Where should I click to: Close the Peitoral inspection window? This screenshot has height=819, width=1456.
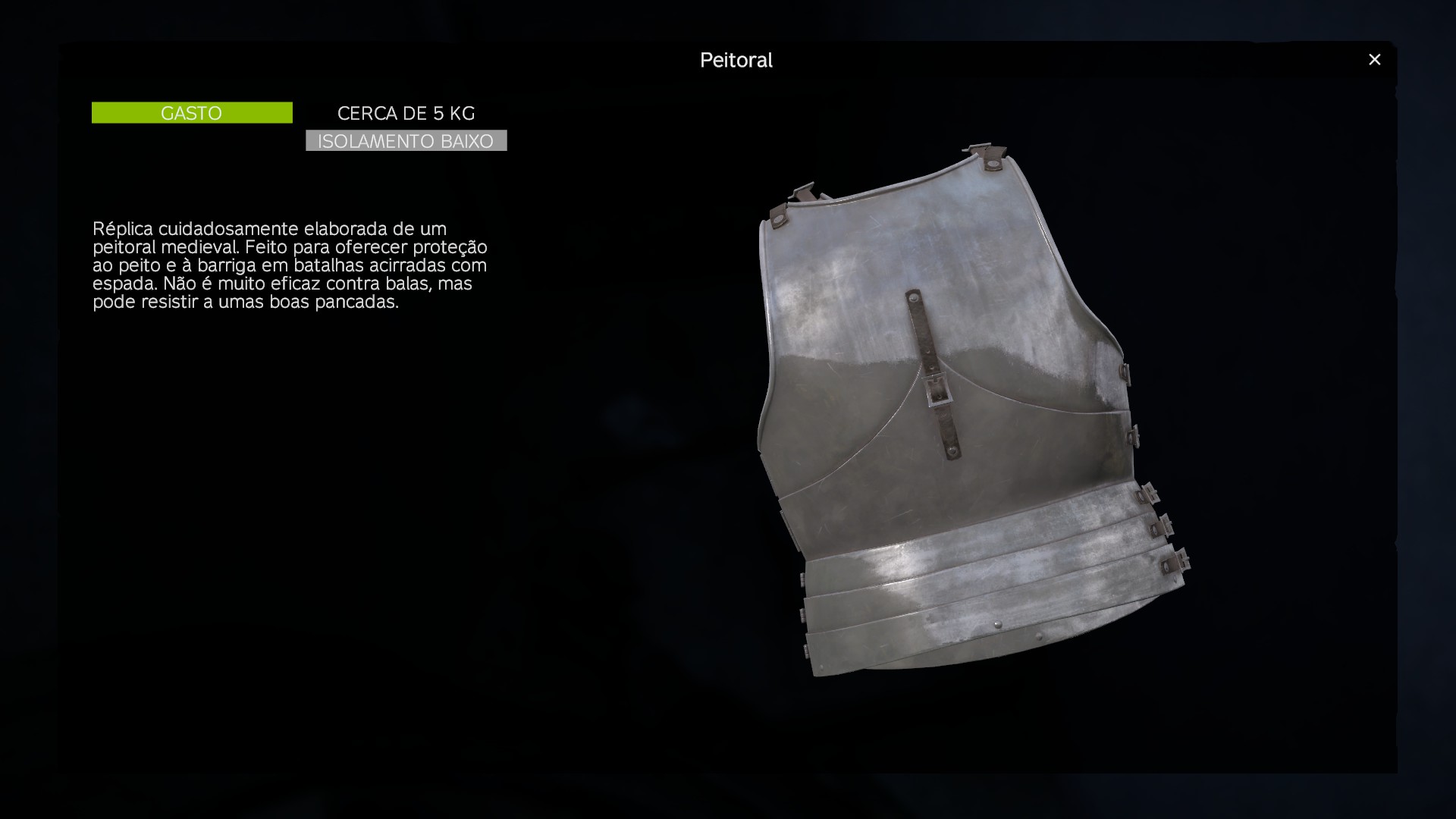pyautogui.click(x=1374, y=60)
